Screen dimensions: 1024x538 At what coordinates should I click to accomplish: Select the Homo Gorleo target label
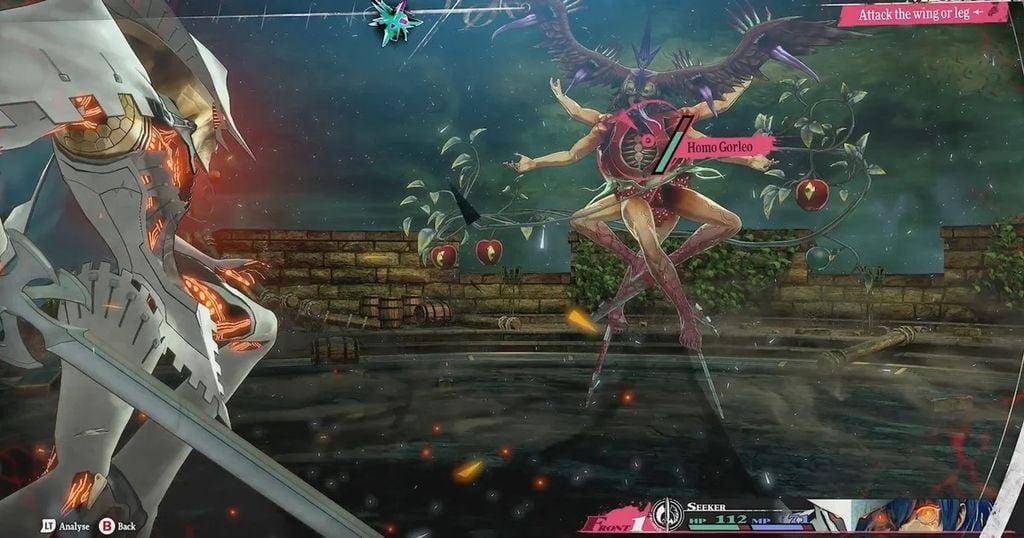pyautogui.click(x=729, y=146)
